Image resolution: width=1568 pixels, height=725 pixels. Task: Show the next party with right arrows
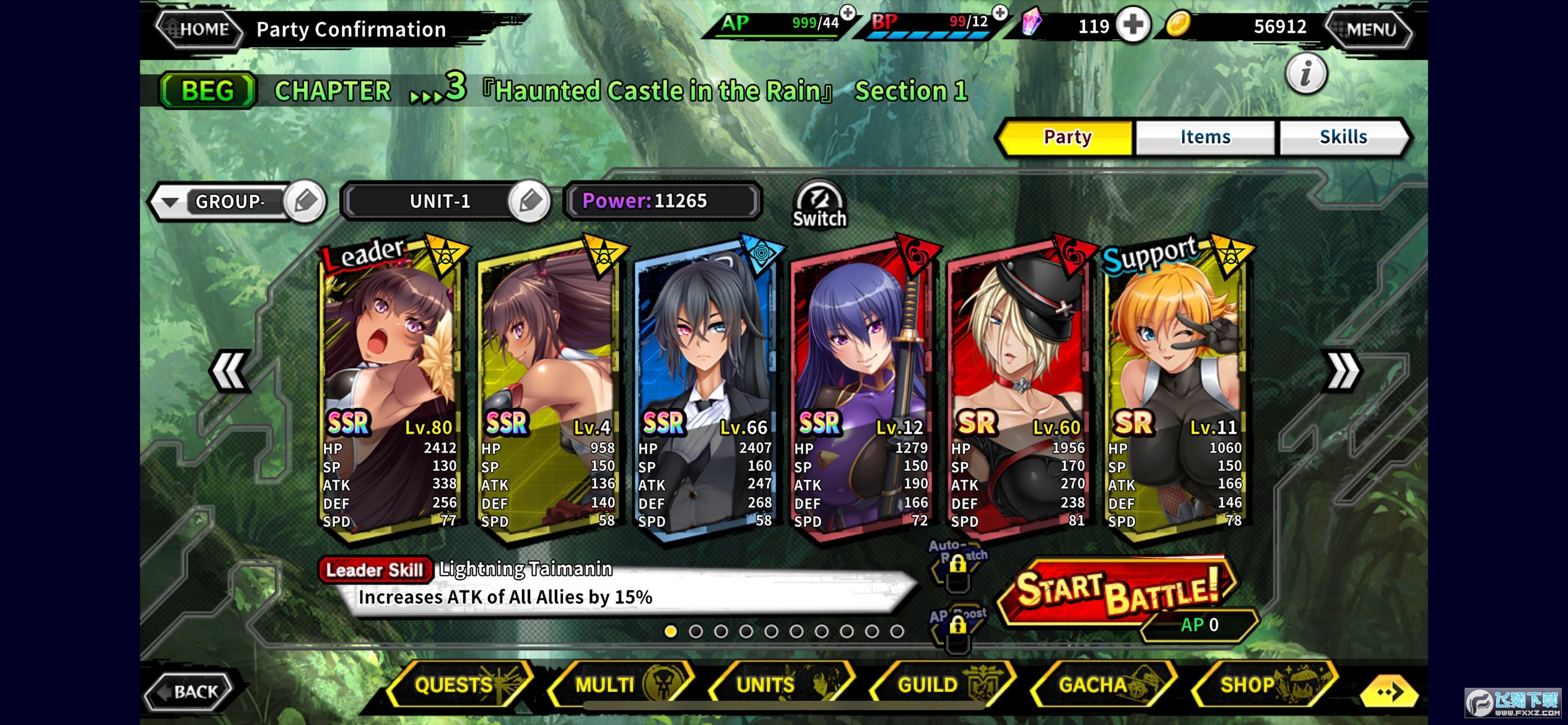click(1341, 371)
